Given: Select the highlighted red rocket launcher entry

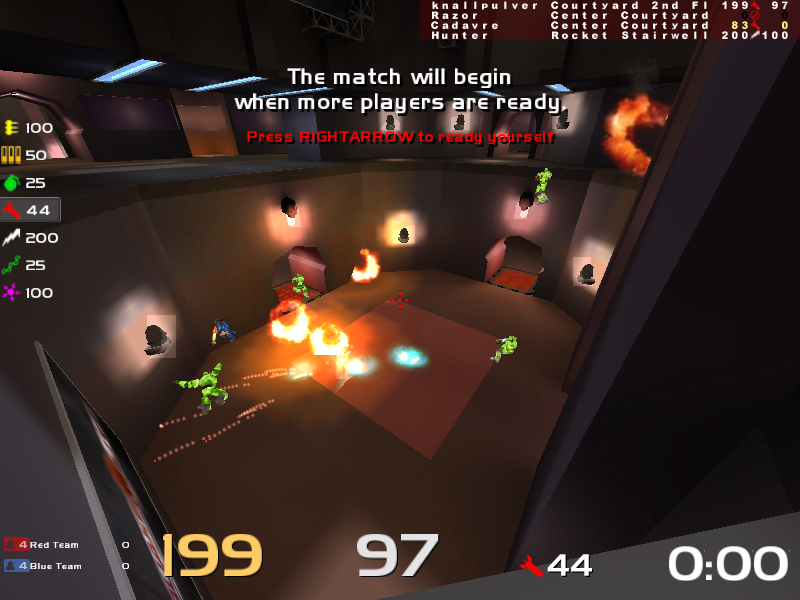Looking at the screenshot, I should (x=30, y=210).
